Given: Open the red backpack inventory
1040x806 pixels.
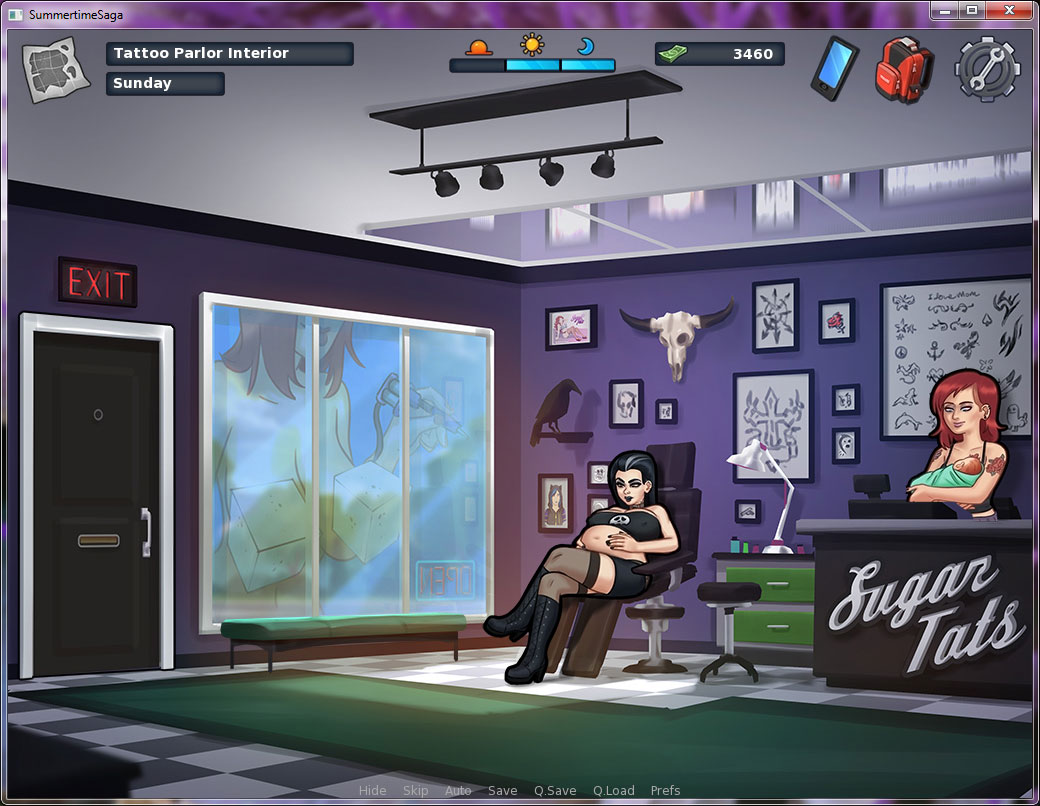Looking at the screenshot, I should tap(903, 68).
